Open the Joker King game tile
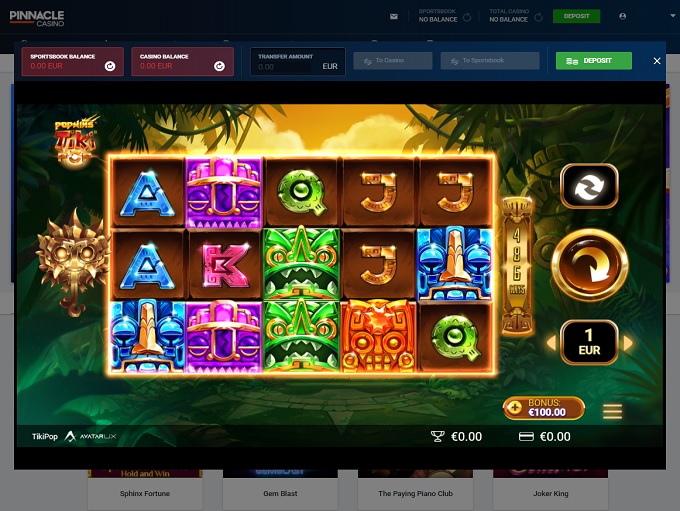 (x=549, y=492)
